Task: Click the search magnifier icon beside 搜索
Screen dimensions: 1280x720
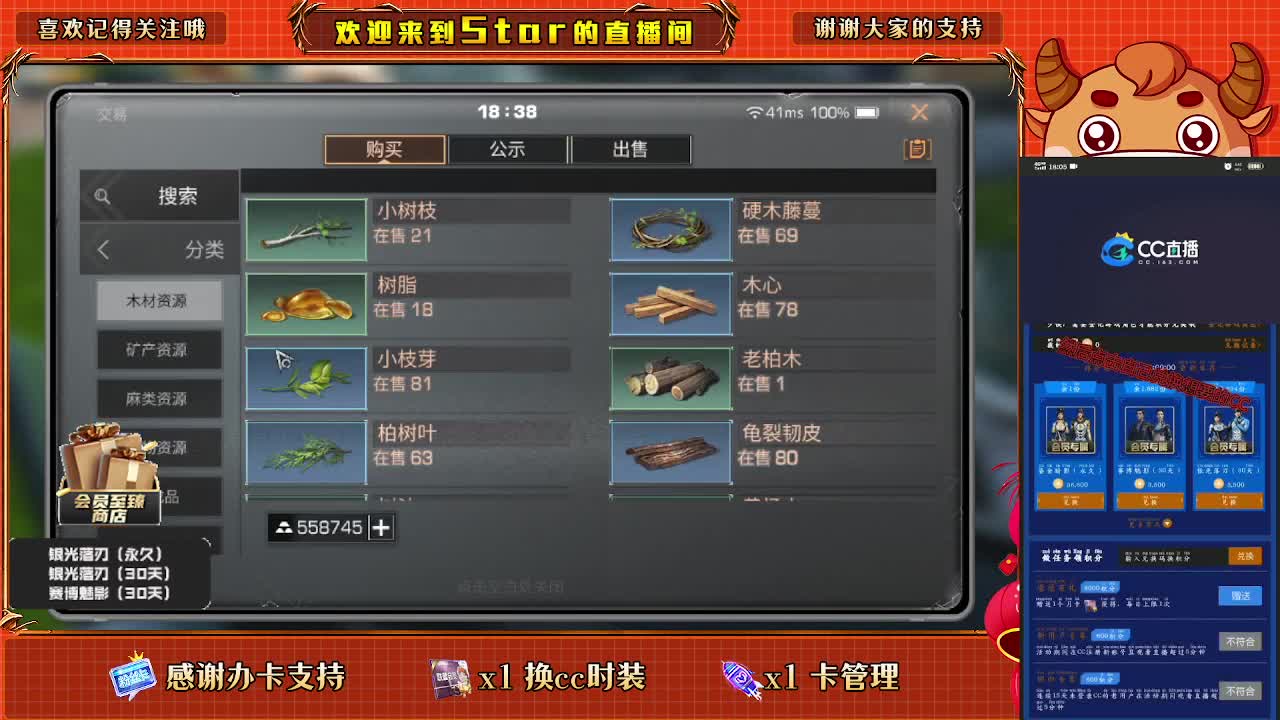Action: pos(104,194)
